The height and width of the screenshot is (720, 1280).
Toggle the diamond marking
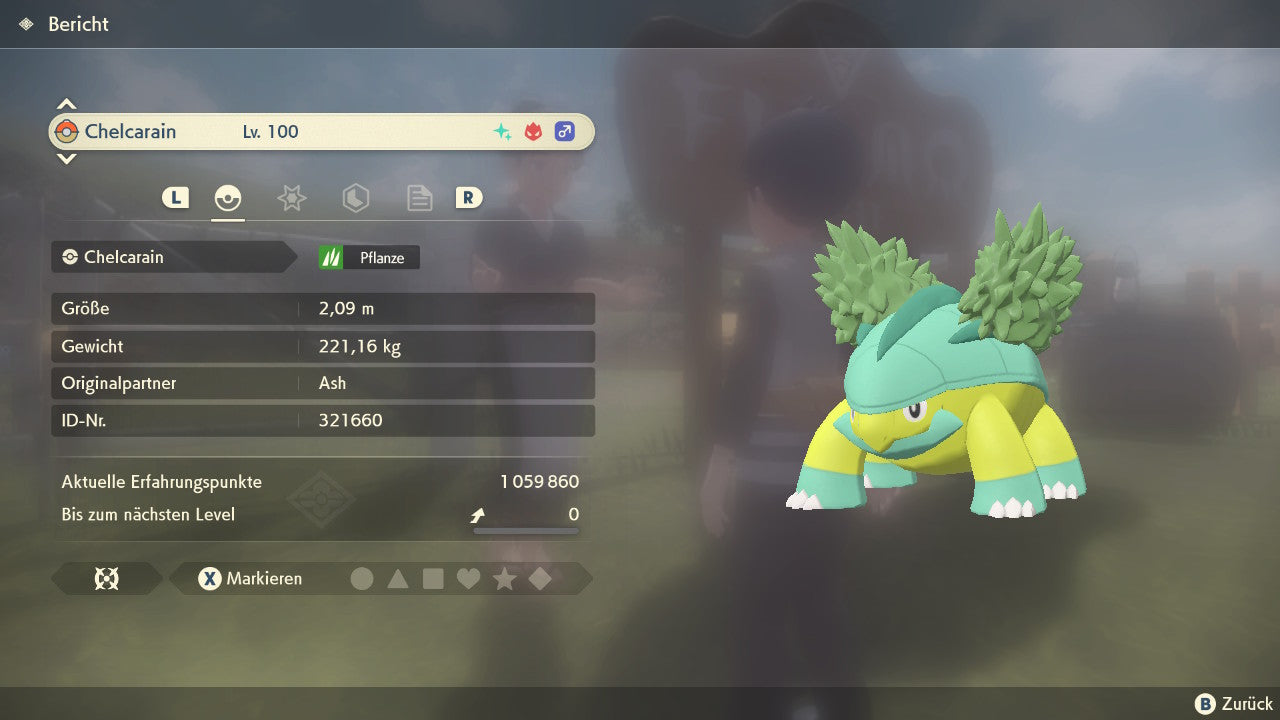pyautogui.click(x=540, y=579)
